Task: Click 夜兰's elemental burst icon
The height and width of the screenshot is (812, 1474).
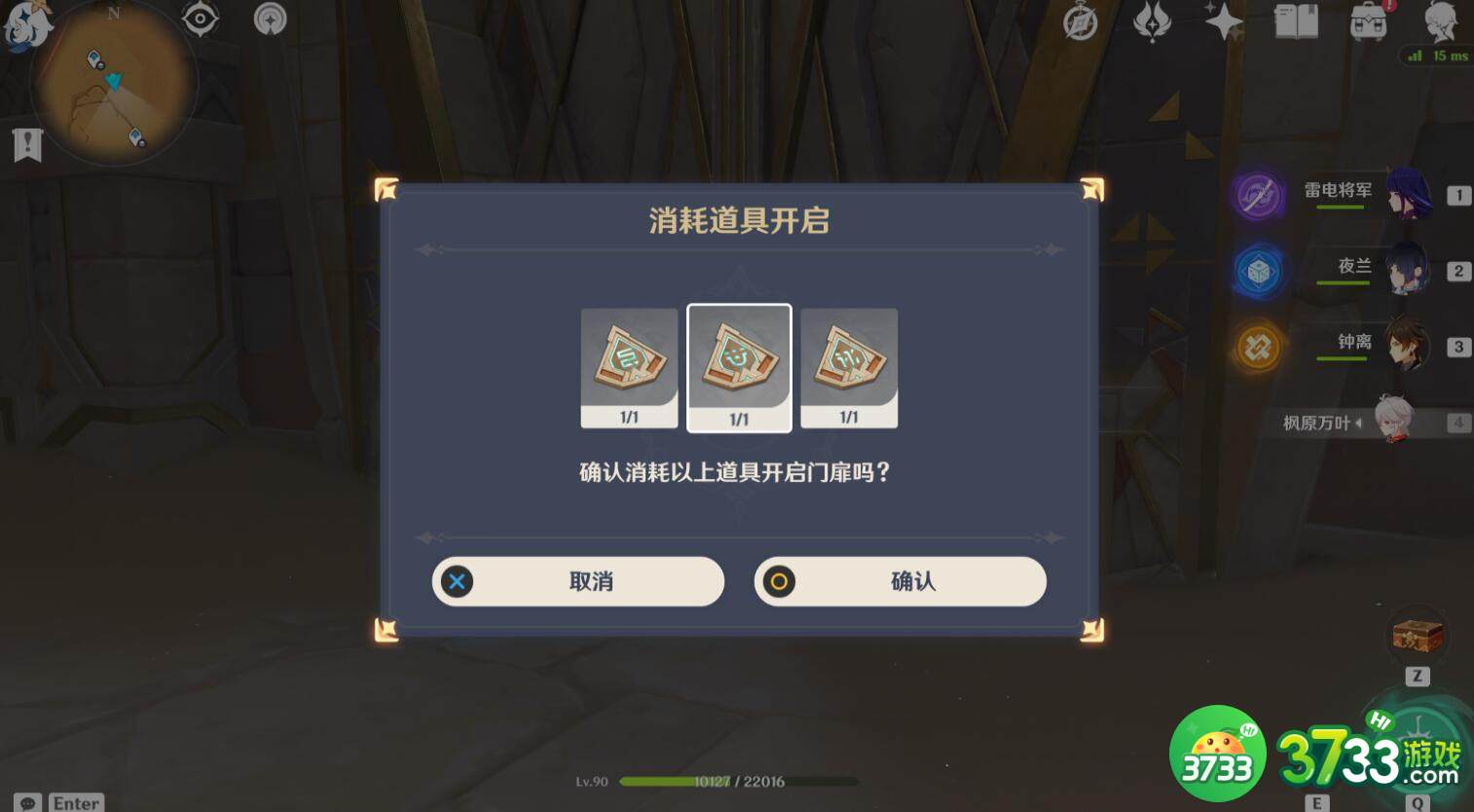Action: pyautogui.click(x=1258, y=272)
